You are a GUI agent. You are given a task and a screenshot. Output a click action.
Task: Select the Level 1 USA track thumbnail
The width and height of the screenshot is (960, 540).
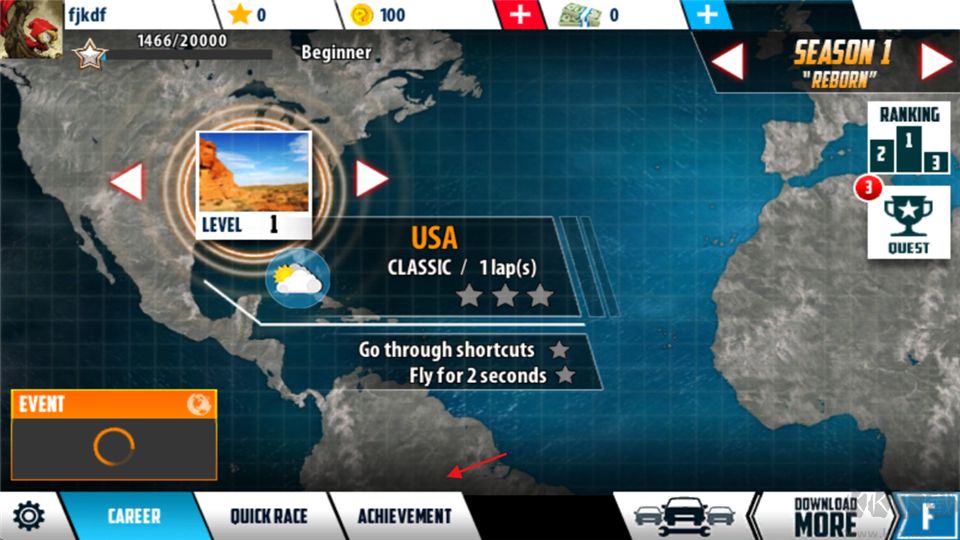click(x=253, y=184)
